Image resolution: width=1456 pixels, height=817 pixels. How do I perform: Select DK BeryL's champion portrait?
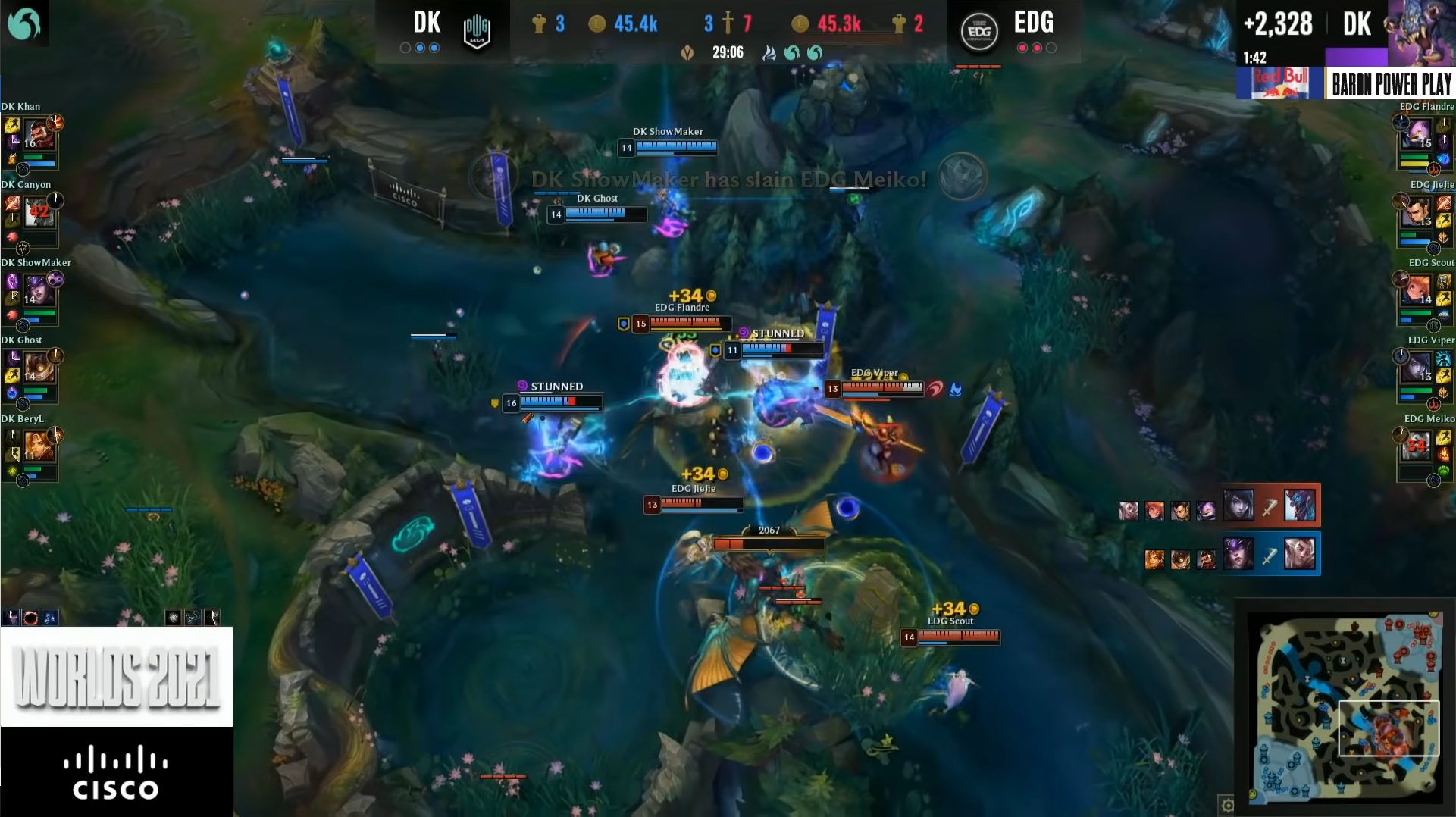[x=36, y=446]
